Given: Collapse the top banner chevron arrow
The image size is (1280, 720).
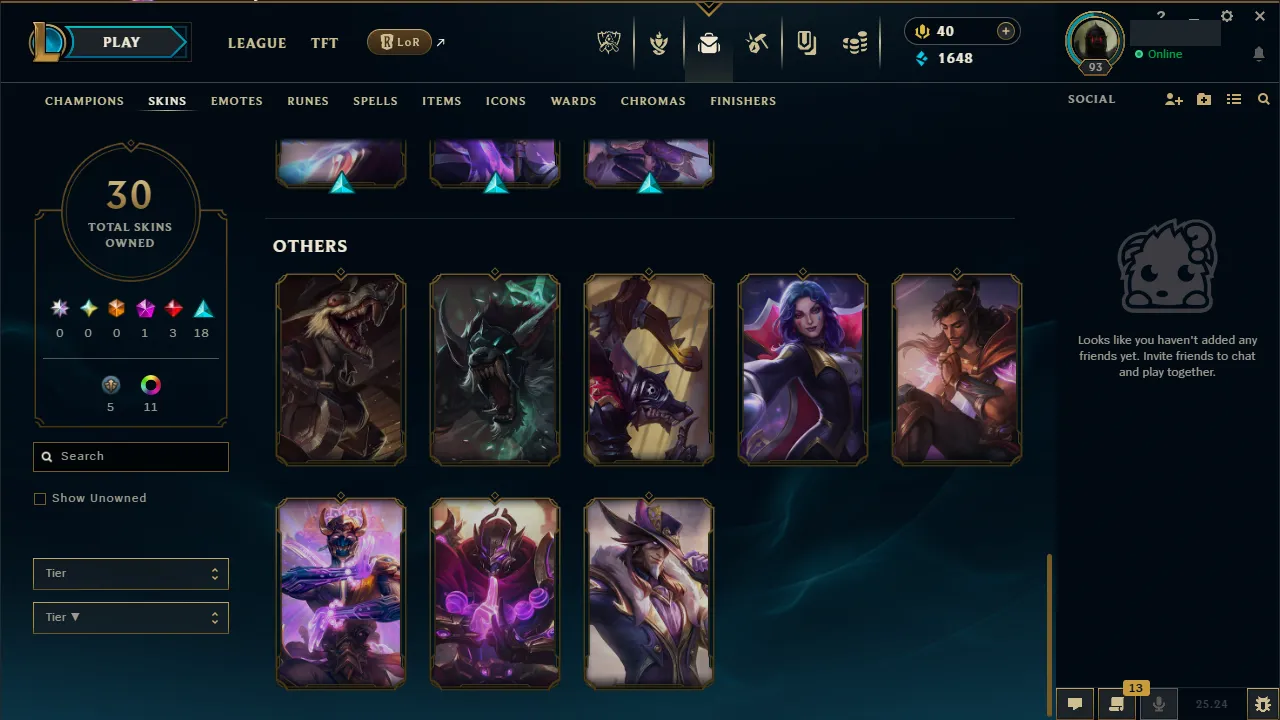Looking at the screenshot, I should coord(709,6).
